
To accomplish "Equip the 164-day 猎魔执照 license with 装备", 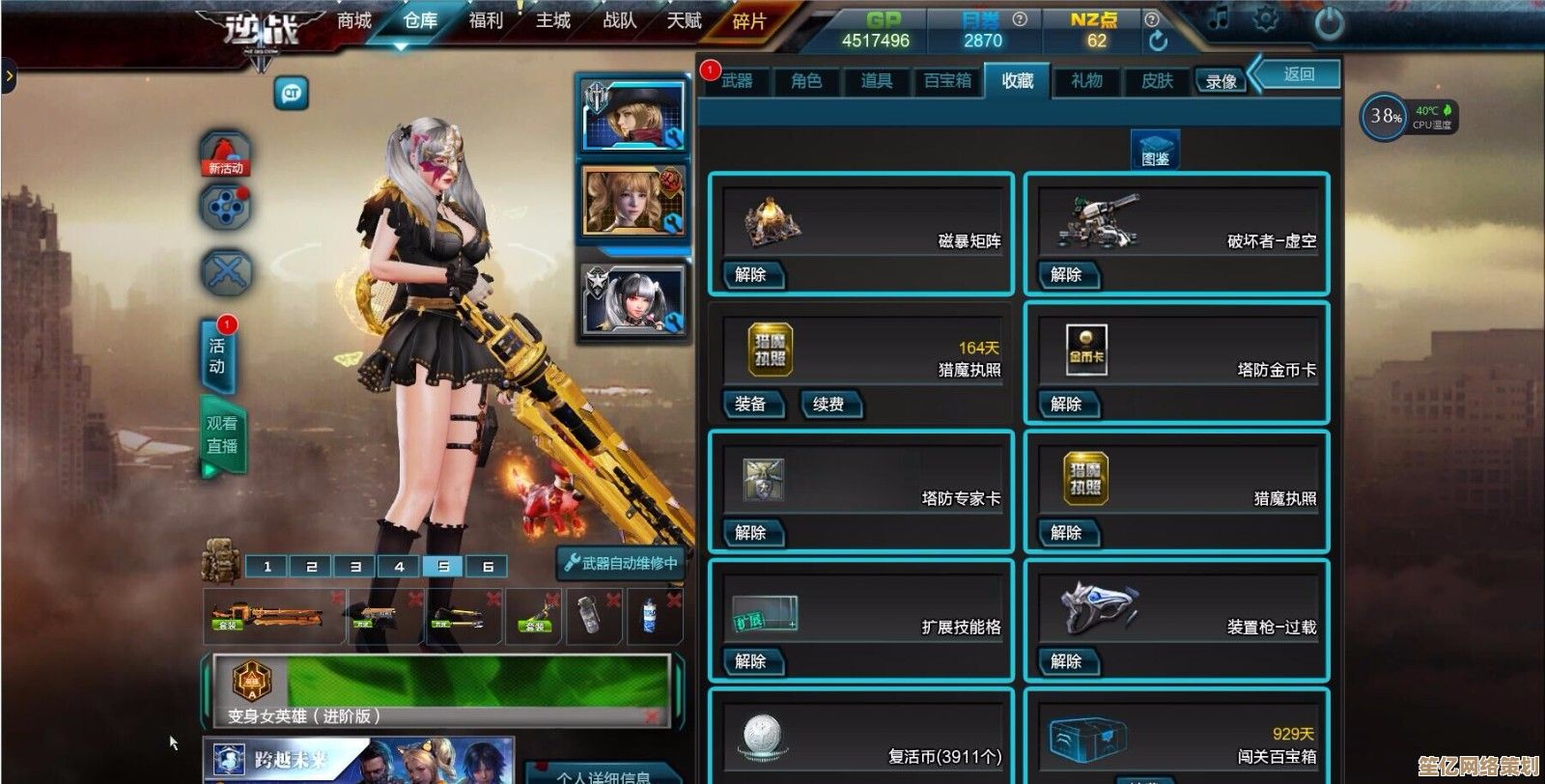I will pyautogui.click(x=750, y=404).
